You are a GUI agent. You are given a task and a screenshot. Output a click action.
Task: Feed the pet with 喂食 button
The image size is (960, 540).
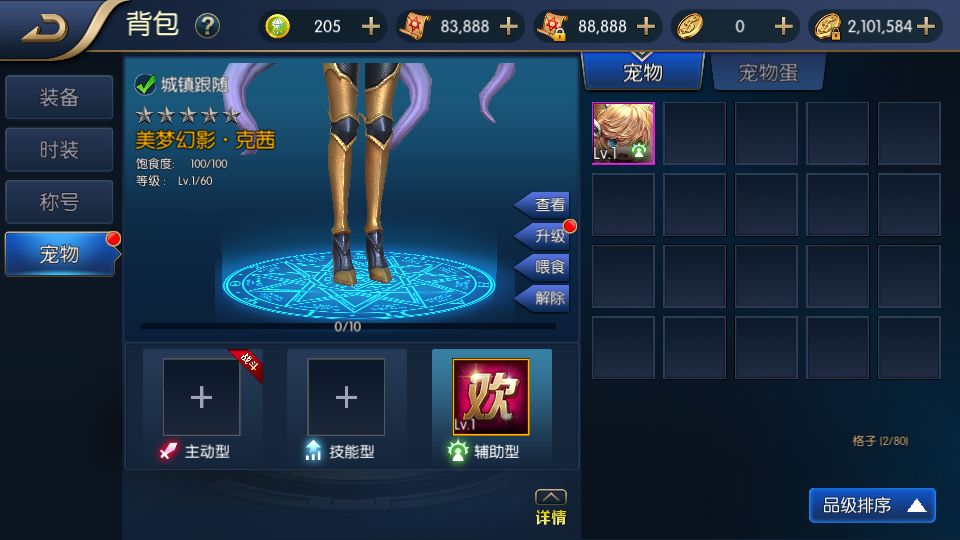pyautogui.click(x=545, y=267)
